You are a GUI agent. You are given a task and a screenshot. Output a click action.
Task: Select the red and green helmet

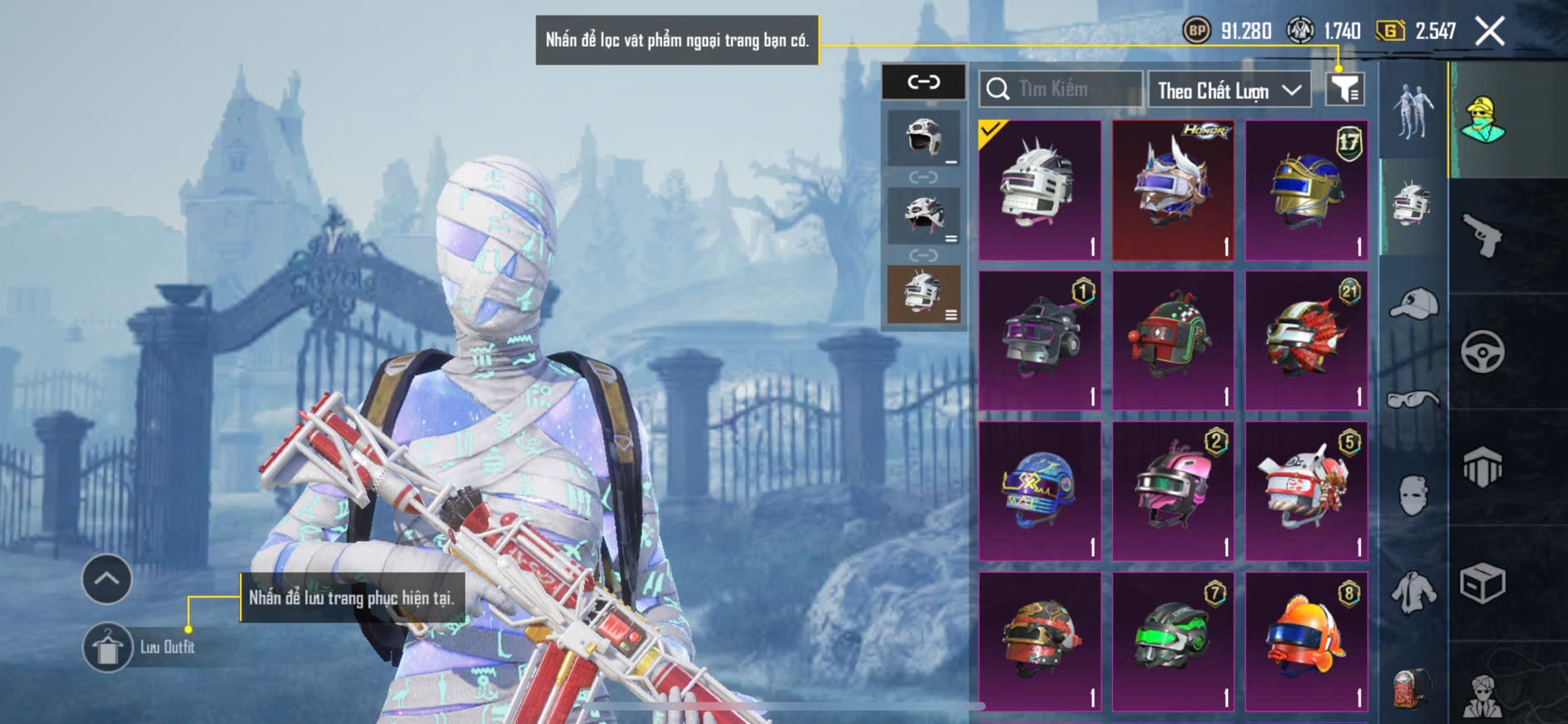click(x=1173, y=340)
